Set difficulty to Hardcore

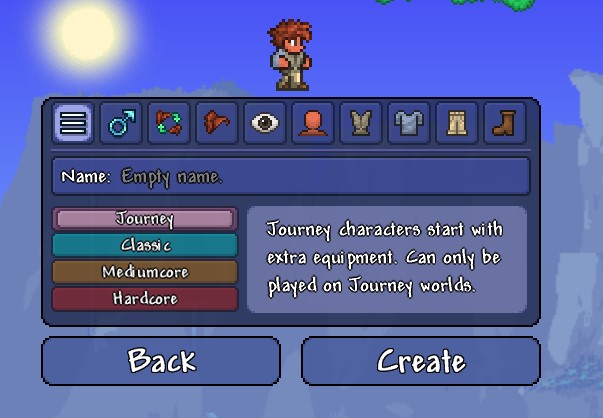[x=145, y=299]
